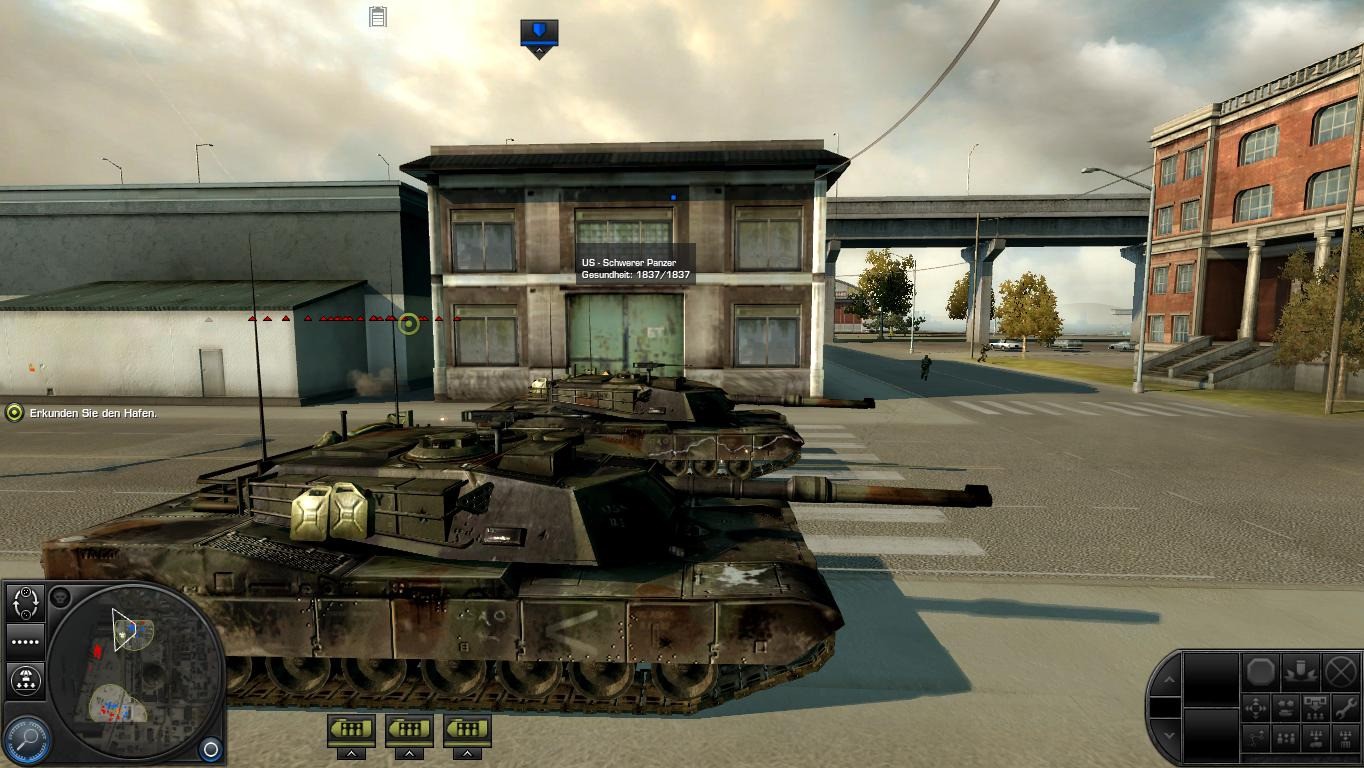Click the reverse tank movement command
The image size is (1364, 768).
(x=1286, y=709)
